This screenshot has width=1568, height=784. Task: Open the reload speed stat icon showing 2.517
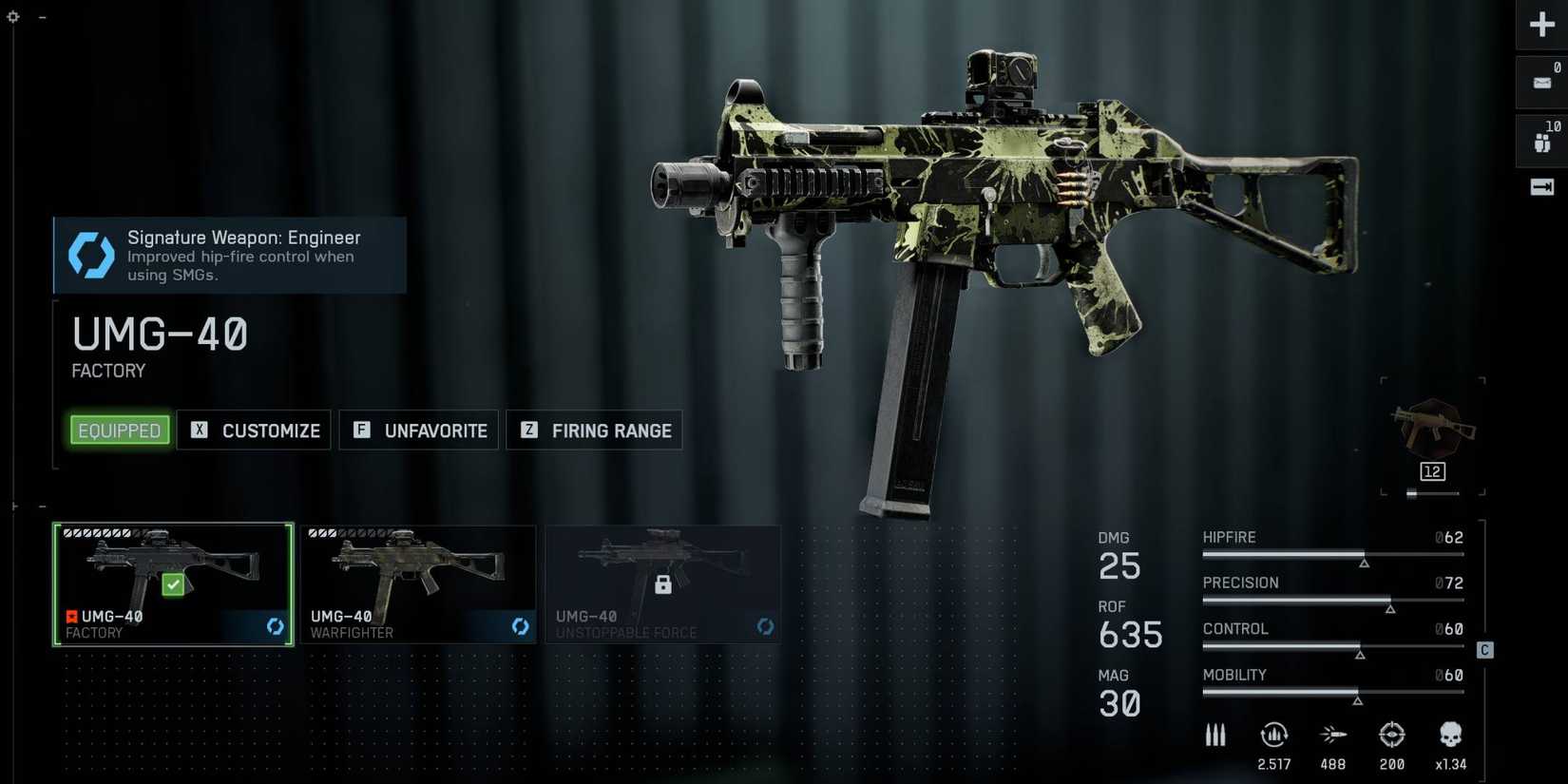click(x=1273, y=734)
